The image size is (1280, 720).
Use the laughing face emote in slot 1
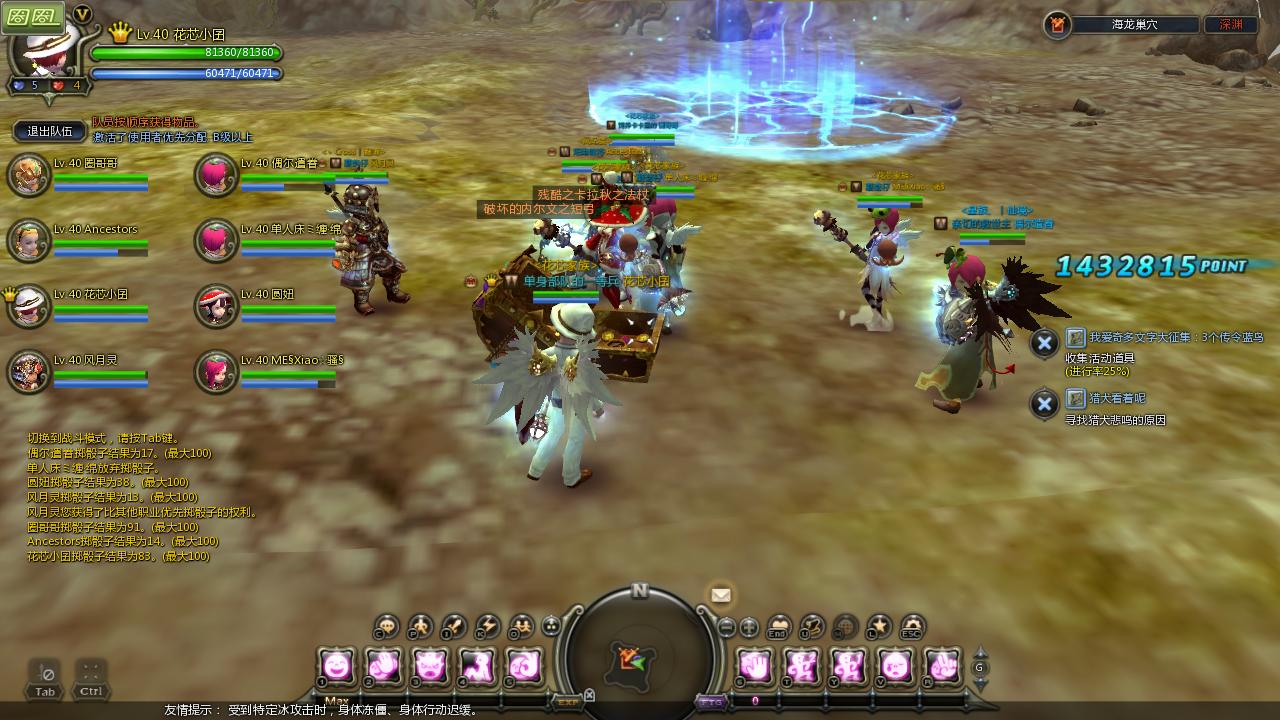tap(337, 665)
